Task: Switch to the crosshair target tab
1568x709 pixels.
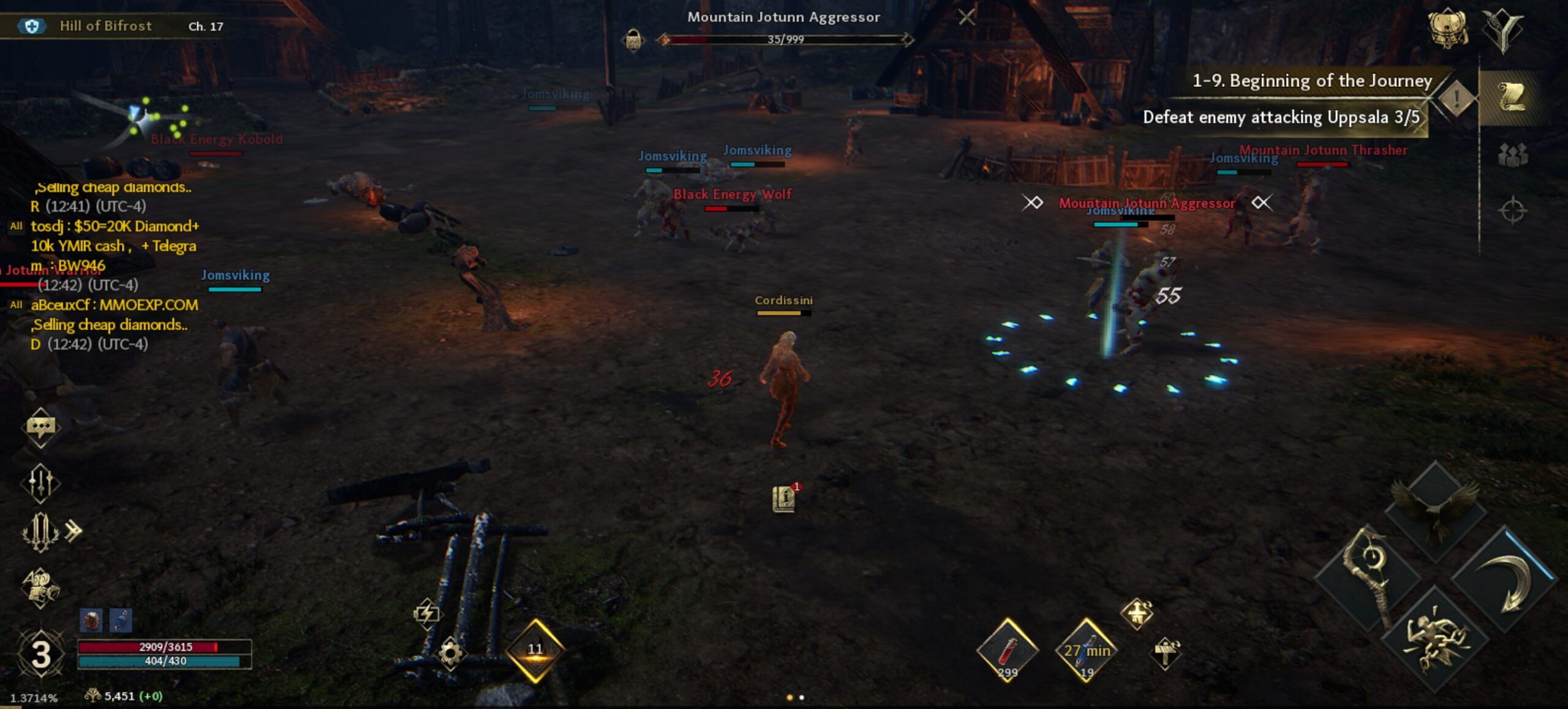Action: 1512,211
